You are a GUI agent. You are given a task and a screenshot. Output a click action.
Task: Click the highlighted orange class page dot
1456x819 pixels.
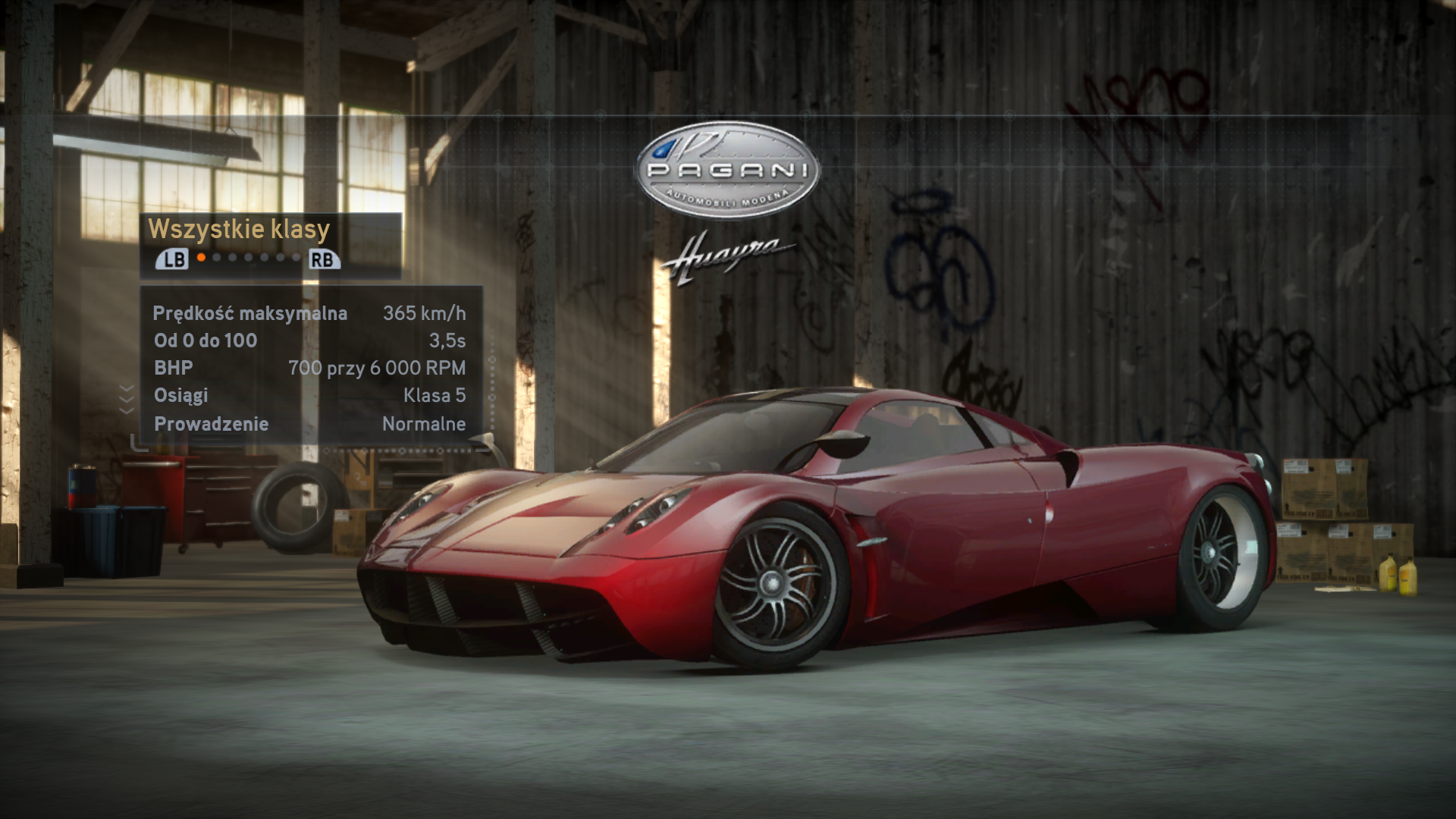pos(201,258)
